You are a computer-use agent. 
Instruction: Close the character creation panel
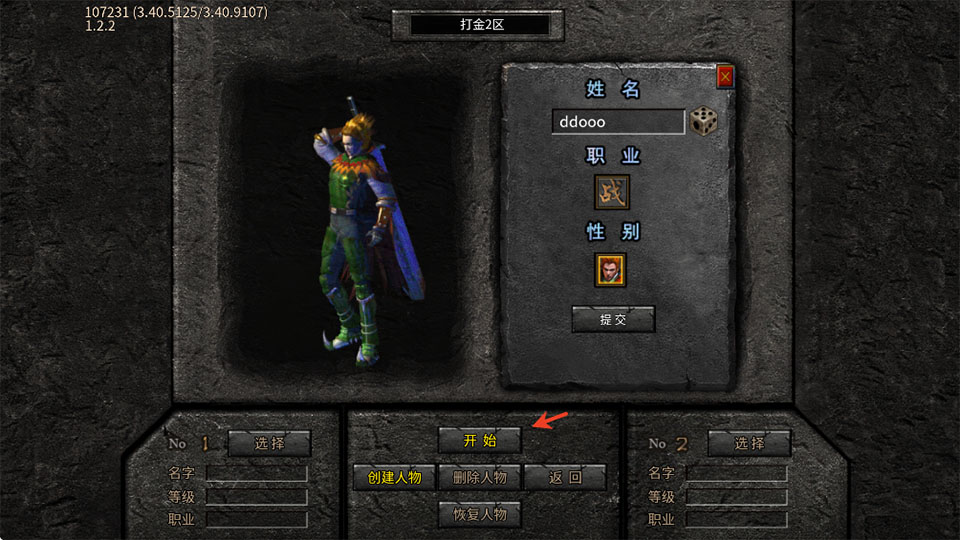pyautogui.click(x=725, y=76)
